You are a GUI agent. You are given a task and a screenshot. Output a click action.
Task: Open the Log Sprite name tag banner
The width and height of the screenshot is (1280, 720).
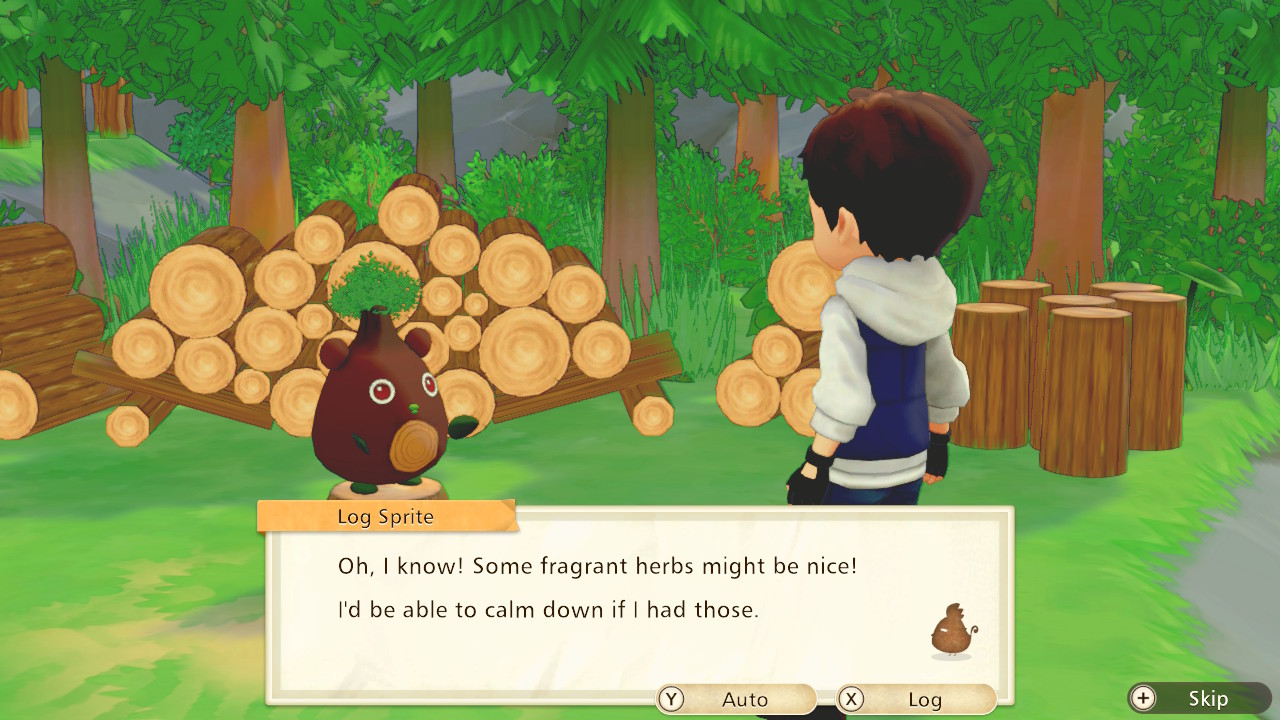tap(383, 517)
